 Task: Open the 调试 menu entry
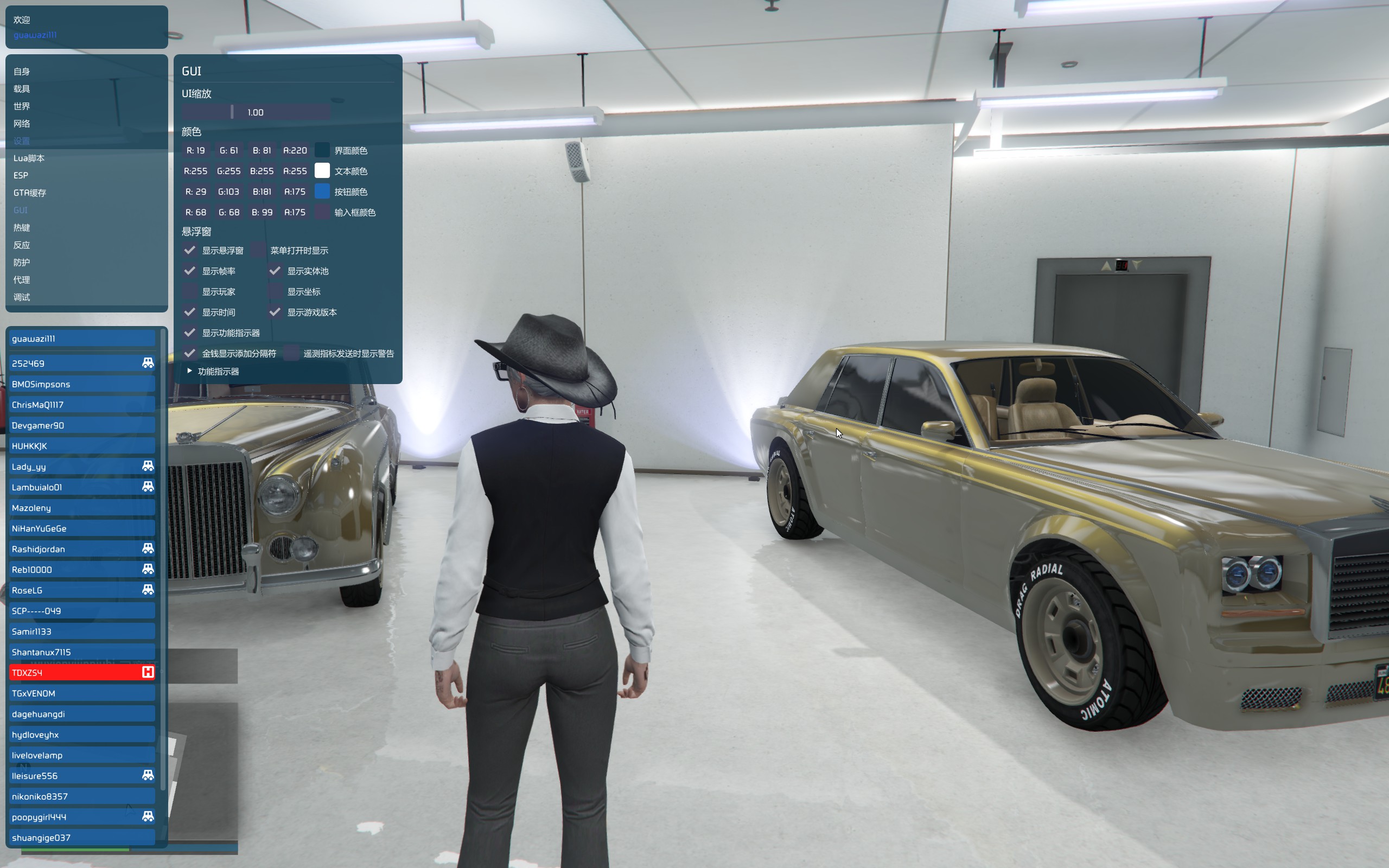(22, 297)
